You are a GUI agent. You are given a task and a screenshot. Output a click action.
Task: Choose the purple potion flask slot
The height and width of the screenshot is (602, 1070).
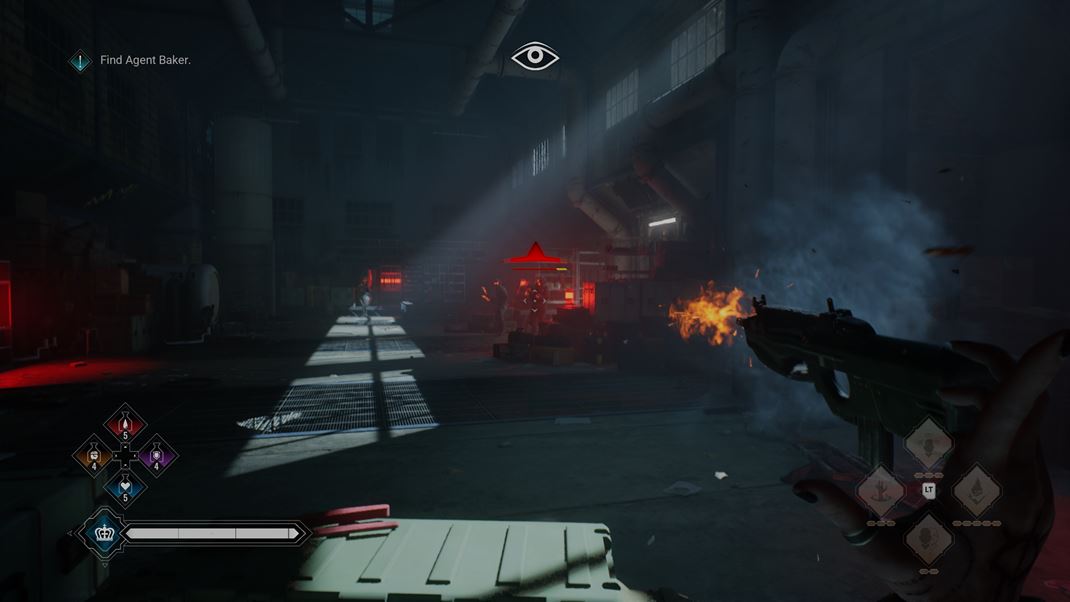(x=156, y=457)
